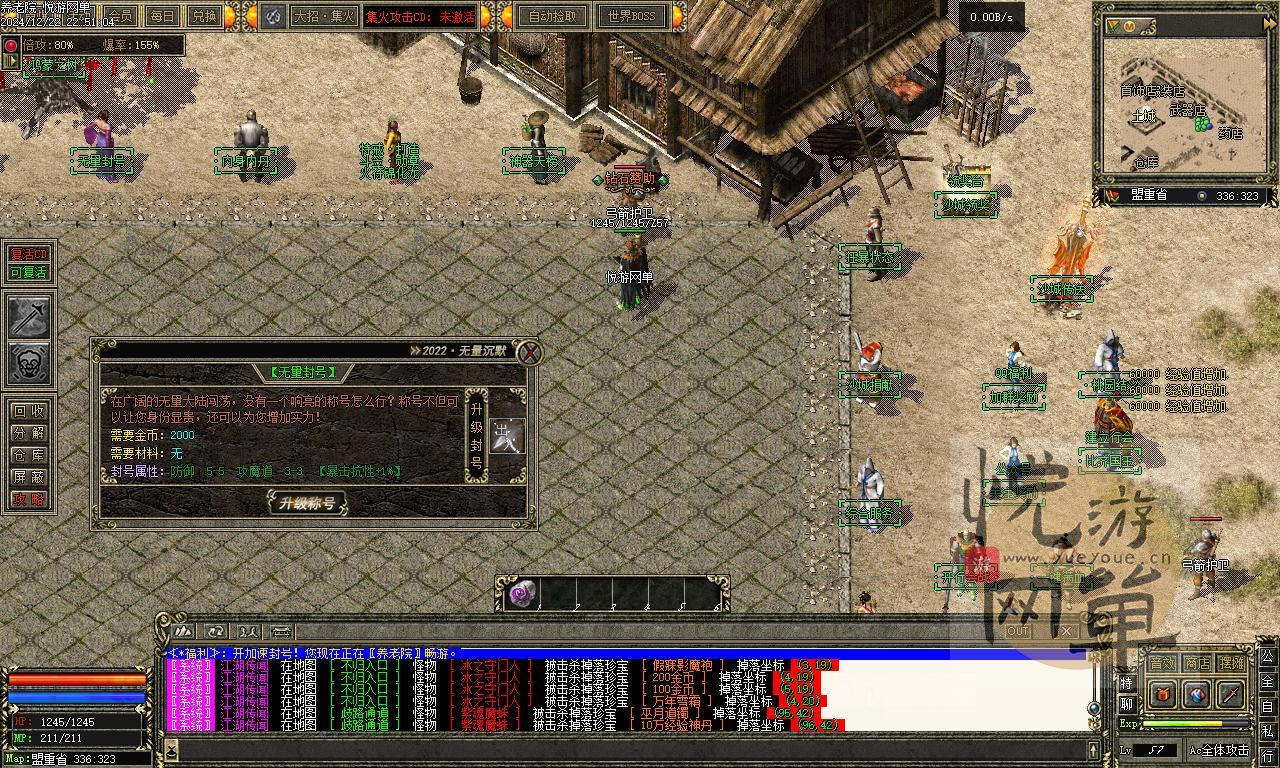
Task: Open the 每日 daily menu
Action: click(x=162, y=16)
